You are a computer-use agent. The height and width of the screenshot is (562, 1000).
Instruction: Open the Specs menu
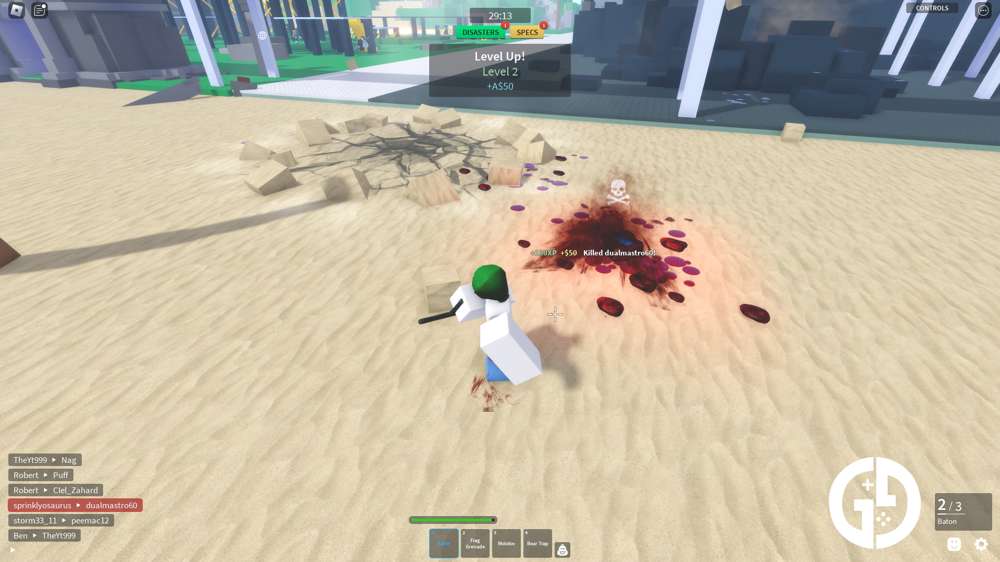point(528,32)
